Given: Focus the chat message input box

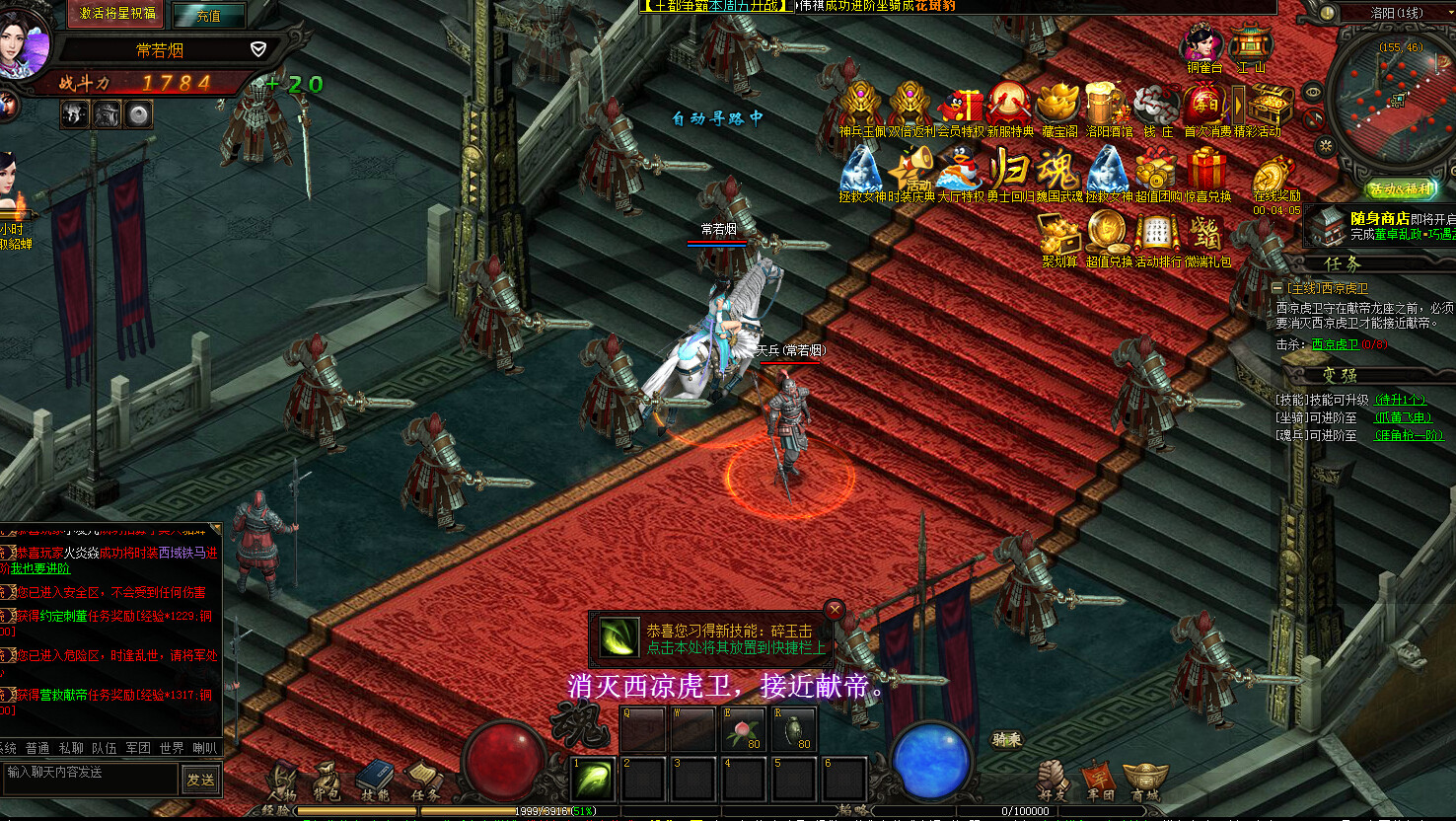Looking at the screenshot, I should 91,778.
